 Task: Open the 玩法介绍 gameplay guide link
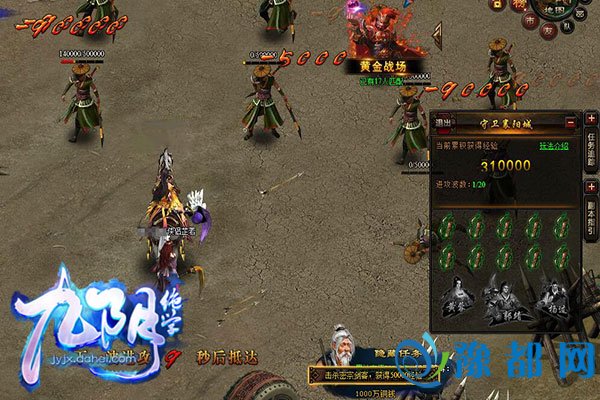(x=555, y=146)
